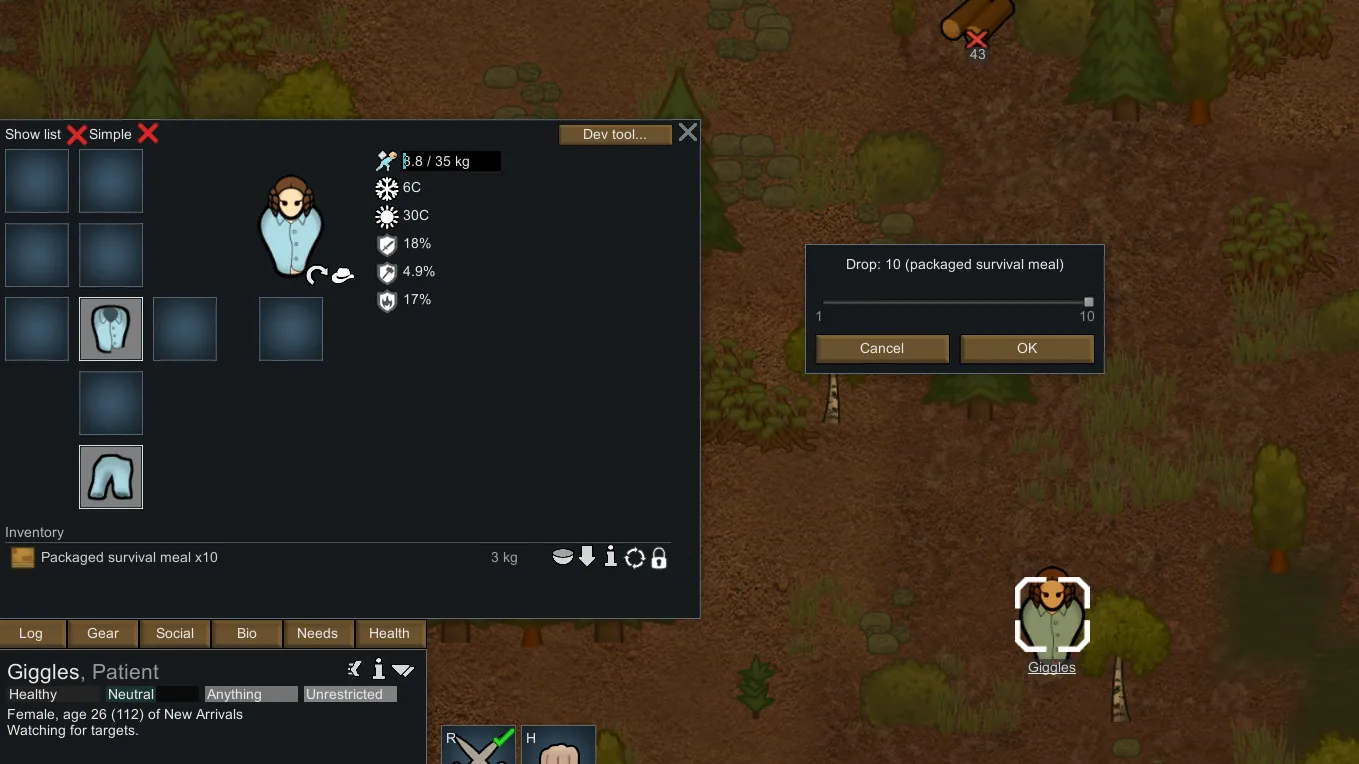Open the Dev tool menu
The width and height of the screenshot is (1359, 764).
click(614, 134)
